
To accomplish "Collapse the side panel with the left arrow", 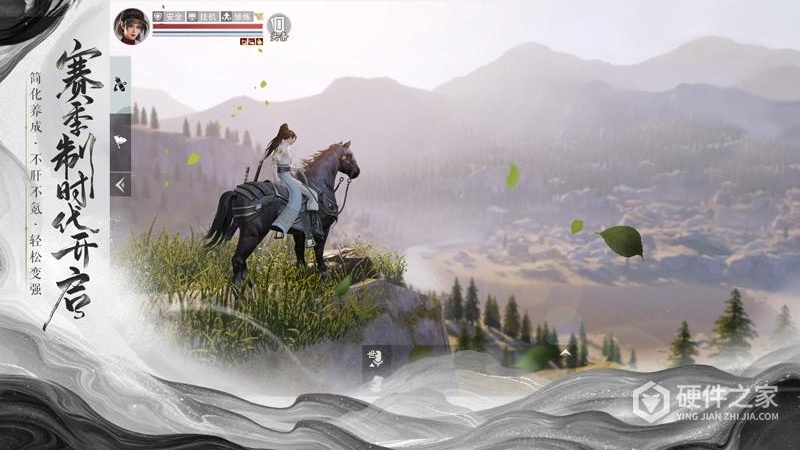I will tap(120, 184).
